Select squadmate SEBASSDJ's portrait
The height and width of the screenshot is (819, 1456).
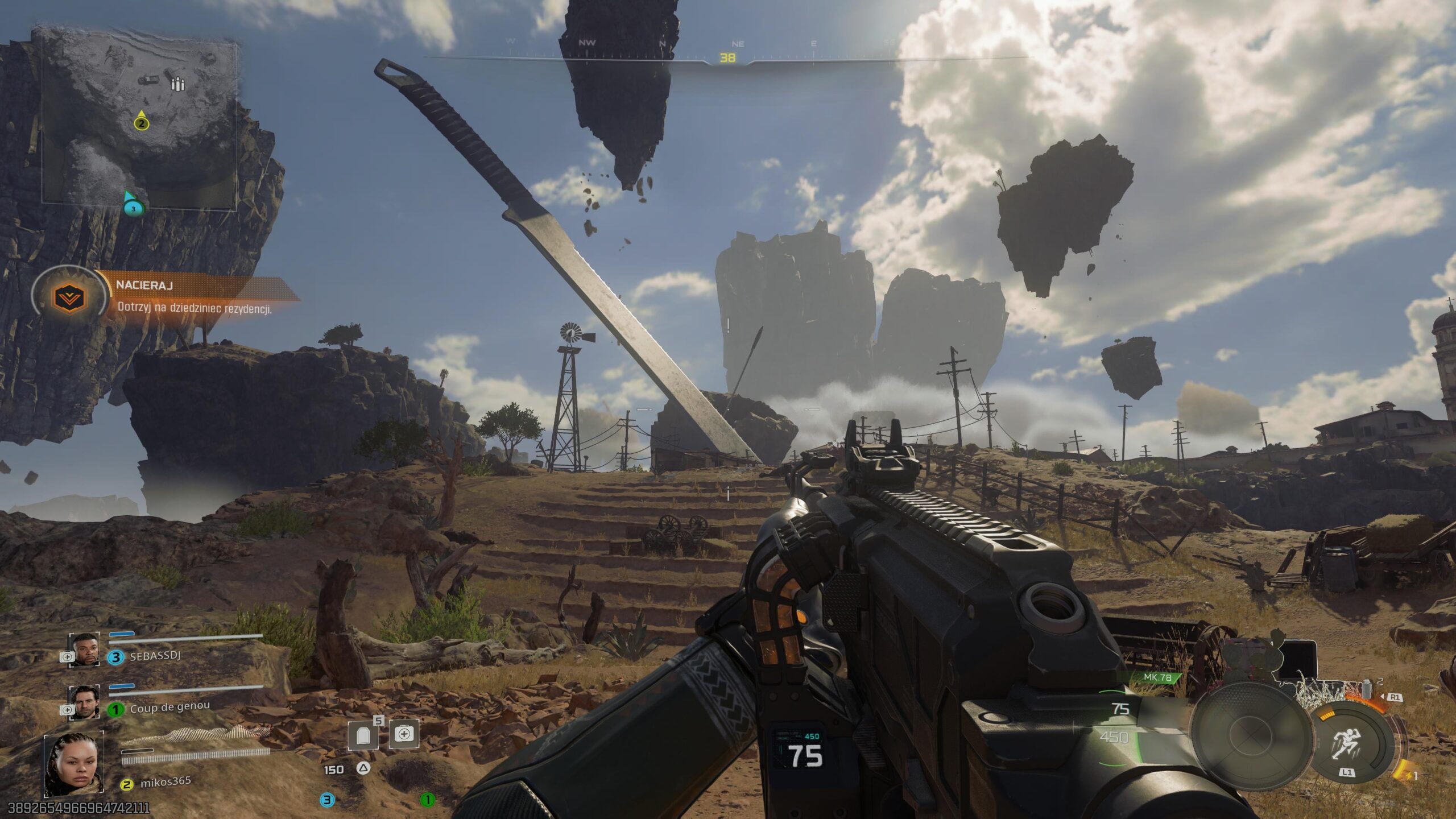(85, 650)
